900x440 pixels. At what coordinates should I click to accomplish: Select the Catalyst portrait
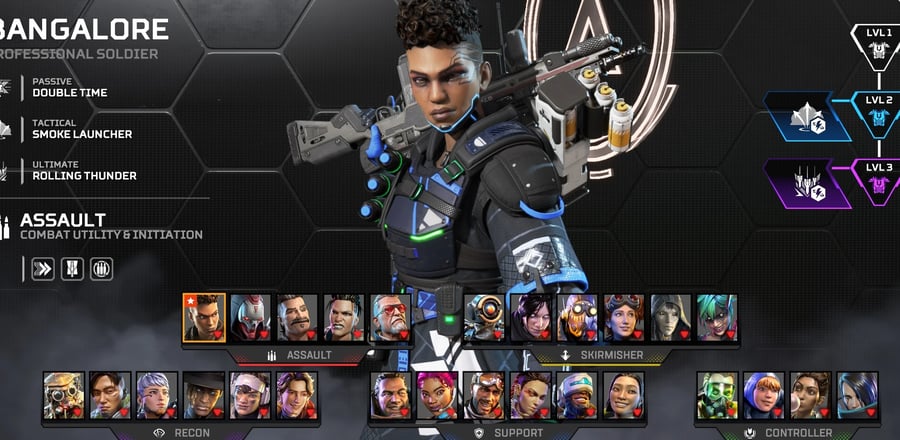(x=857, y=395)
